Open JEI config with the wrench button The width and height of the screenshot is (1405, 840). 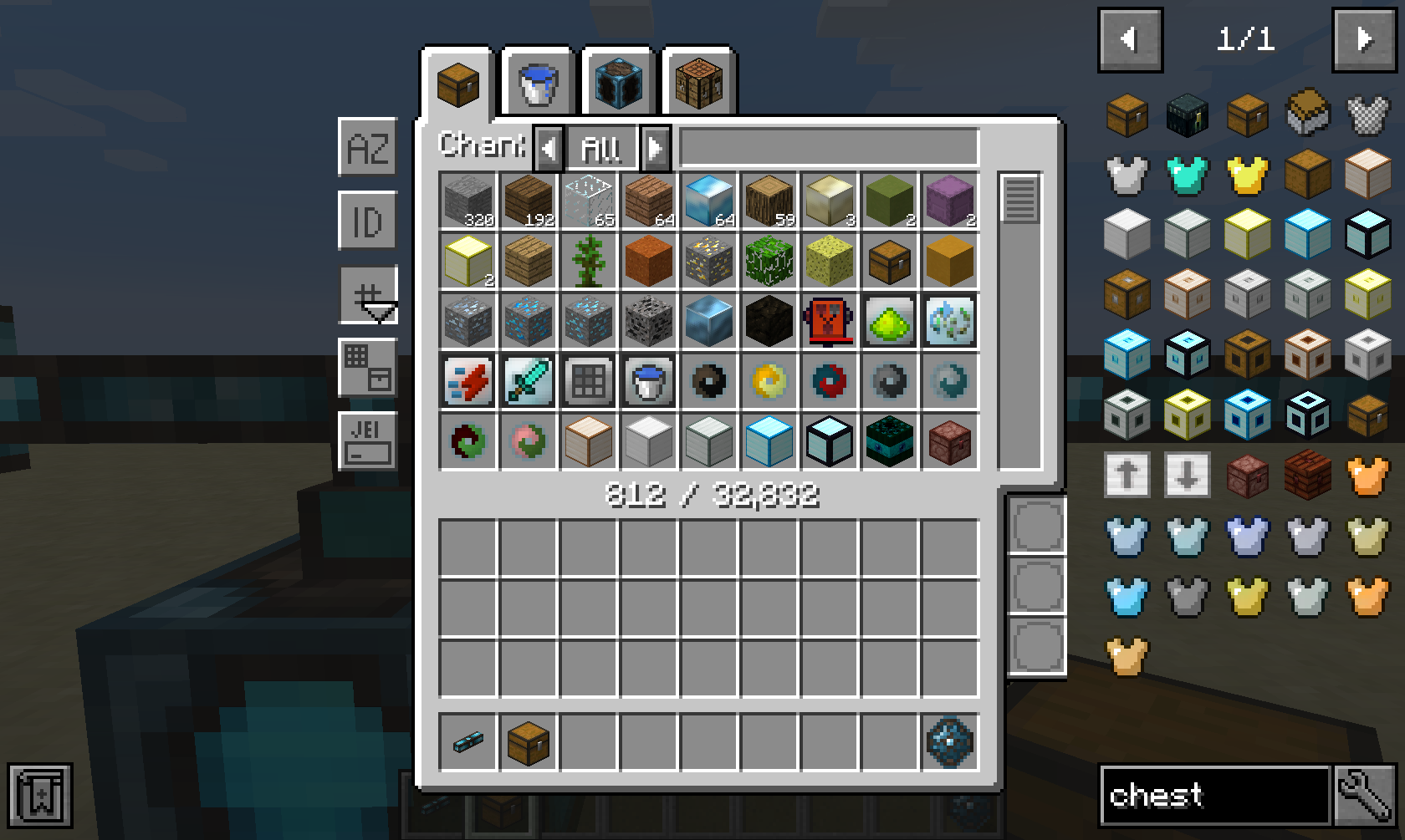point(1363,795)
